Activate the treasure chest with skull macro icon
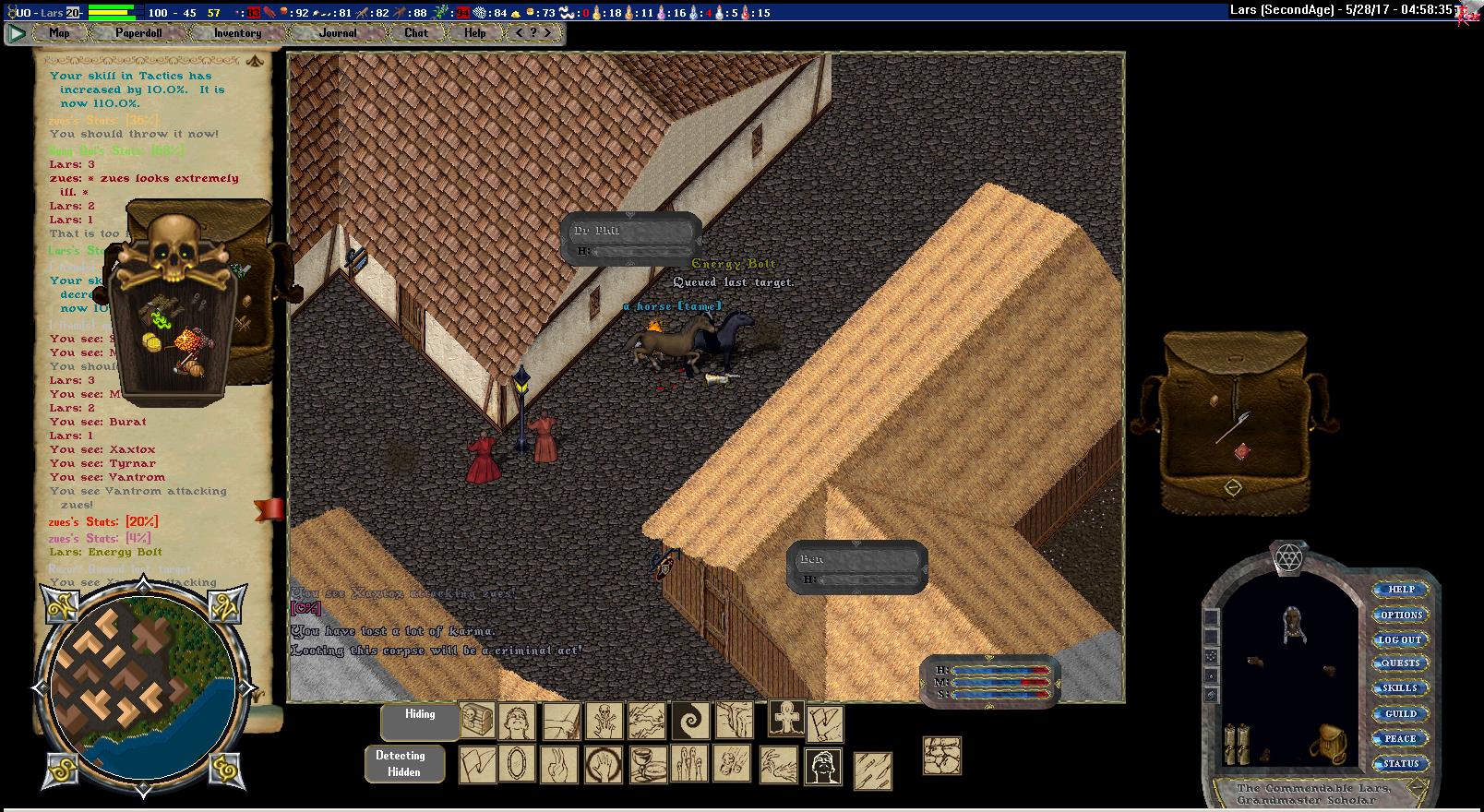Screen dimensions: 1484x812 [477, 721]
